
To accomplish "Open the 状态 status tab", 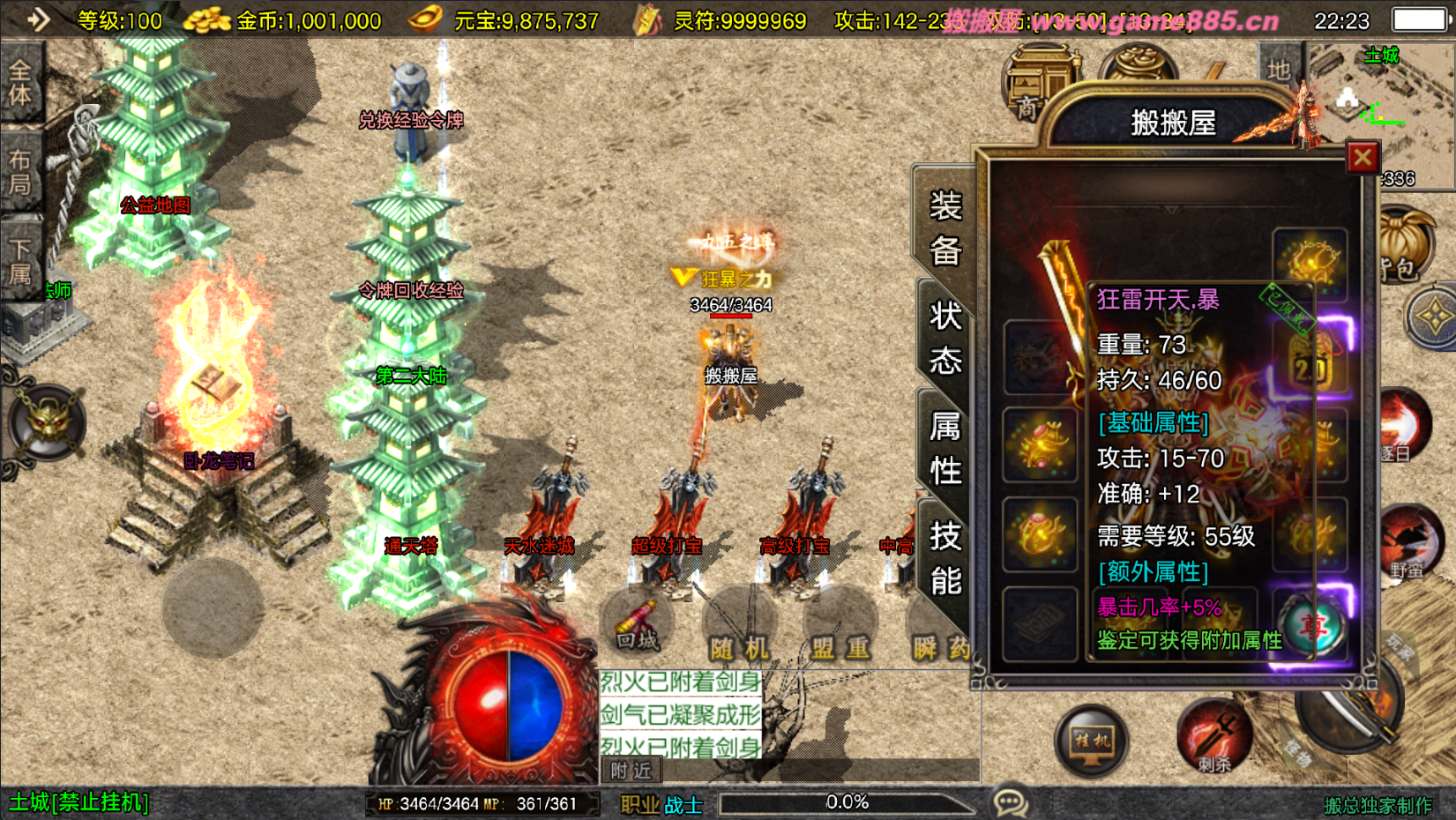I will (945, 338).
